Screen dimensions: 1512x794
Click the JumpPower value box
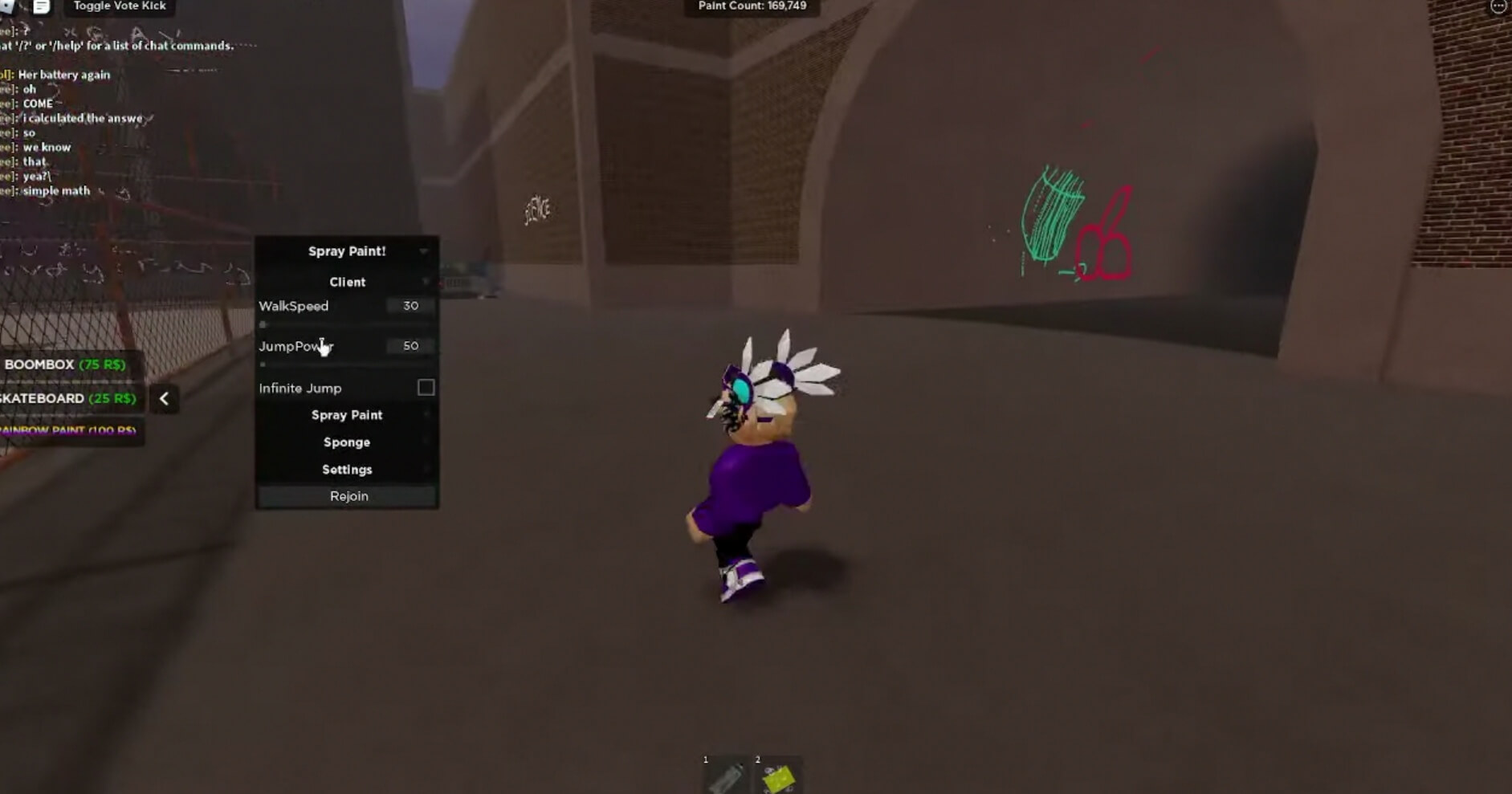410,346
